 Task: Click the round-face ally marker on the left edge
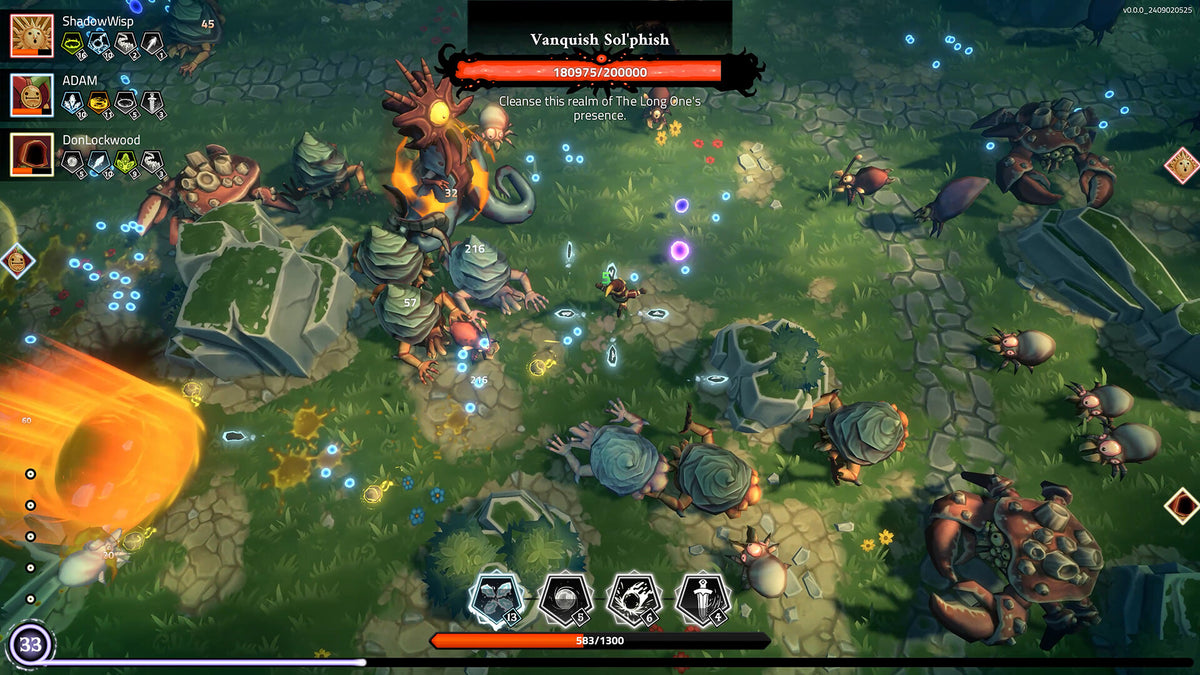[x=16, y=261]
